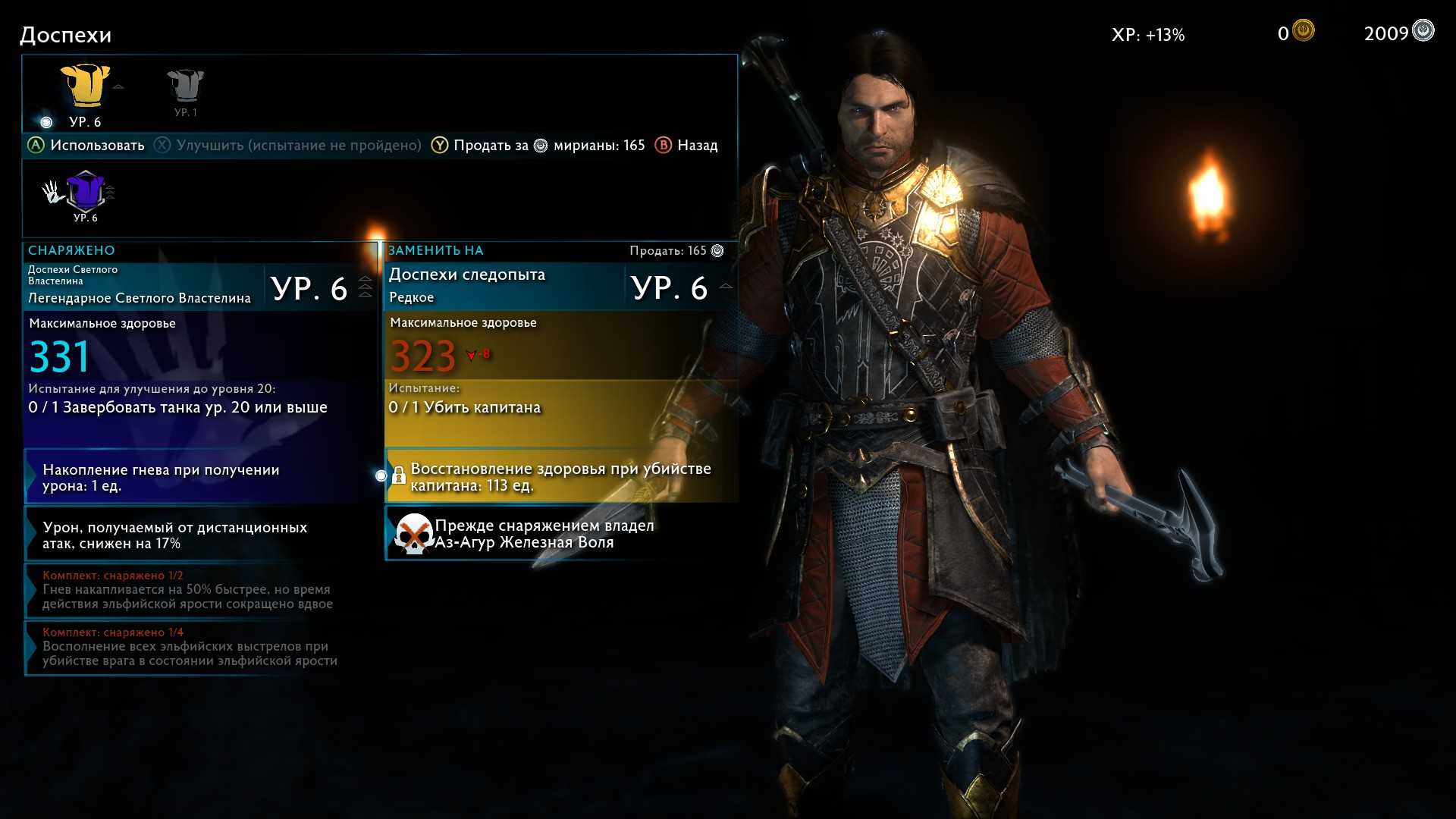Click the greyed-out Улучшить upgrade option
Image resolution: width=1456 pixels, height=819 pixels.
[x=288, y=146]
